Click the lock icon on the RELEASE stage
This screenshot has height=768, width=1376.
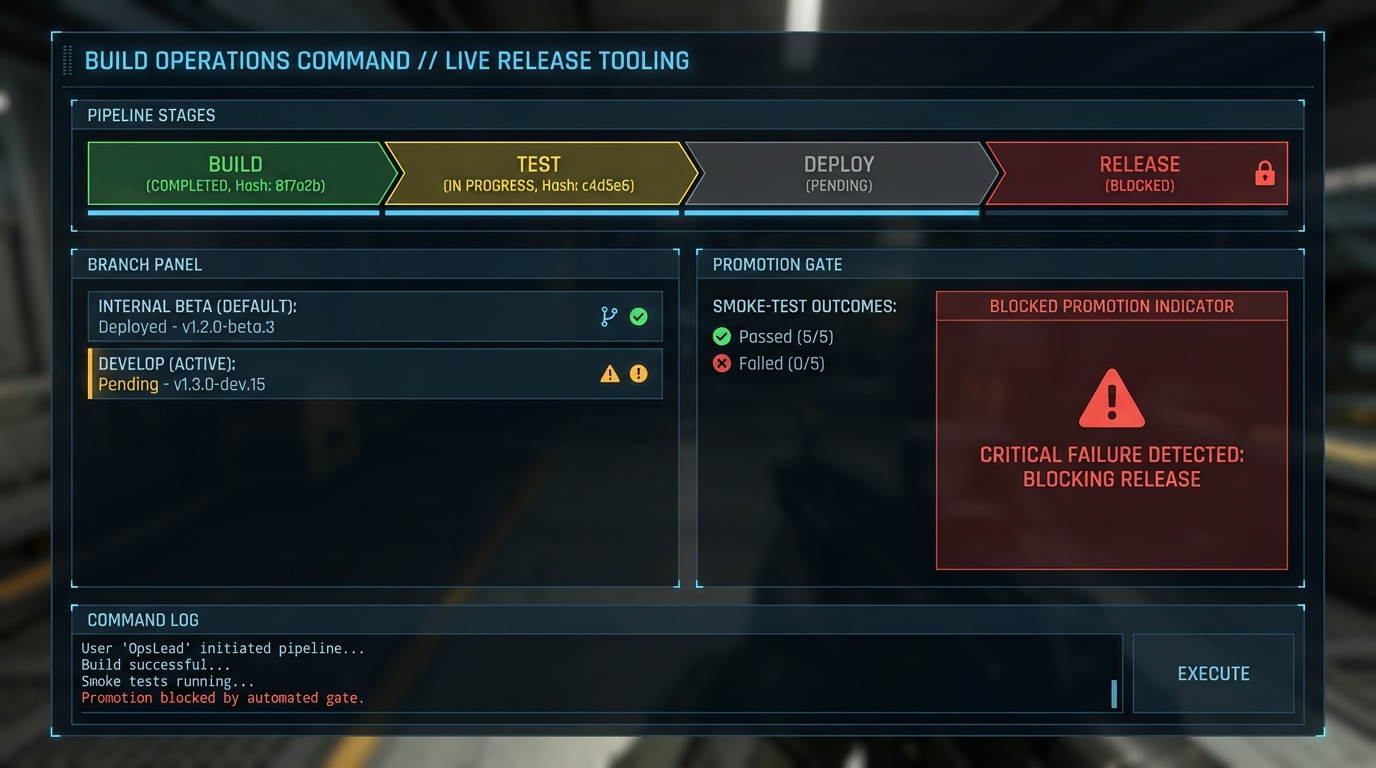point(1264,172)
